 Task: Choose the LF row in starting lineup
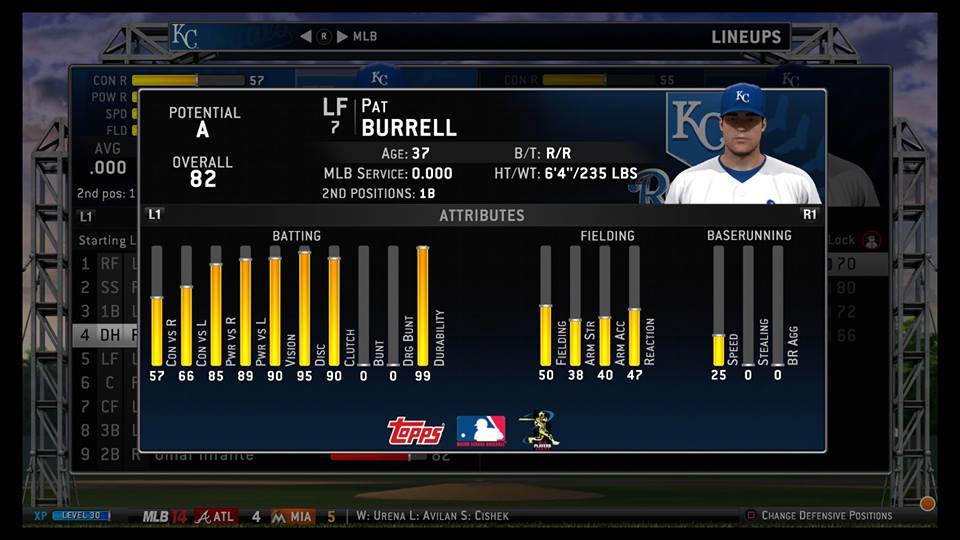(x=107, y=359)
